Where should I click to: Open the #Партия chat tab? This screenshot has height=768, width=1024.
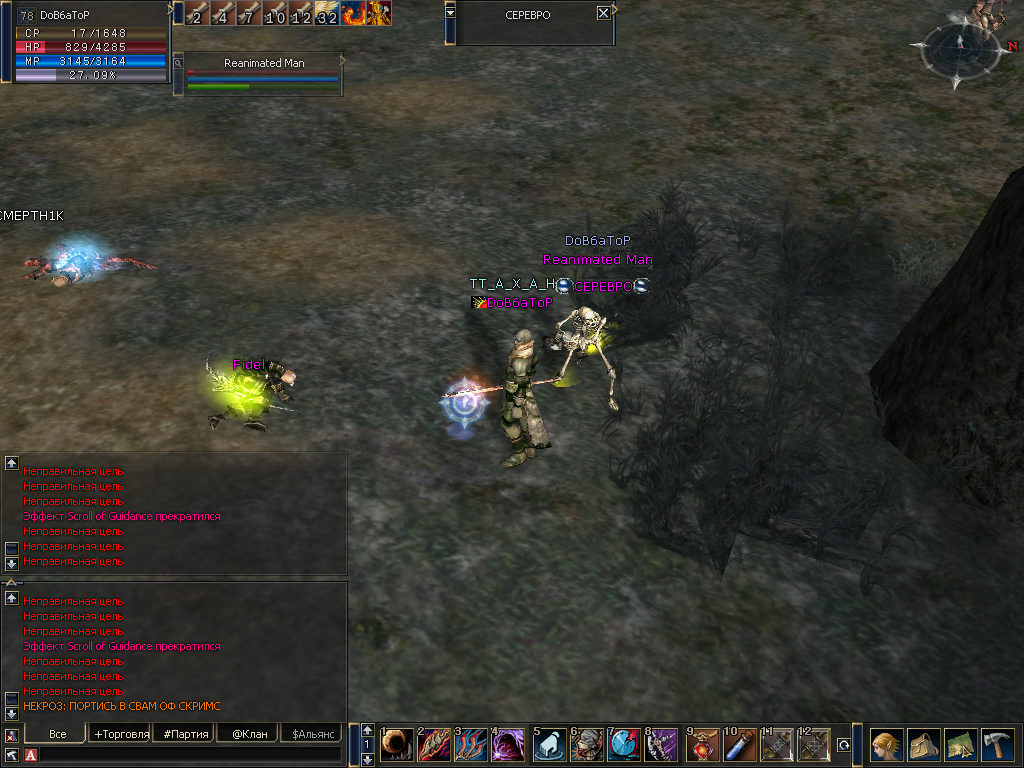coord(184,734)
